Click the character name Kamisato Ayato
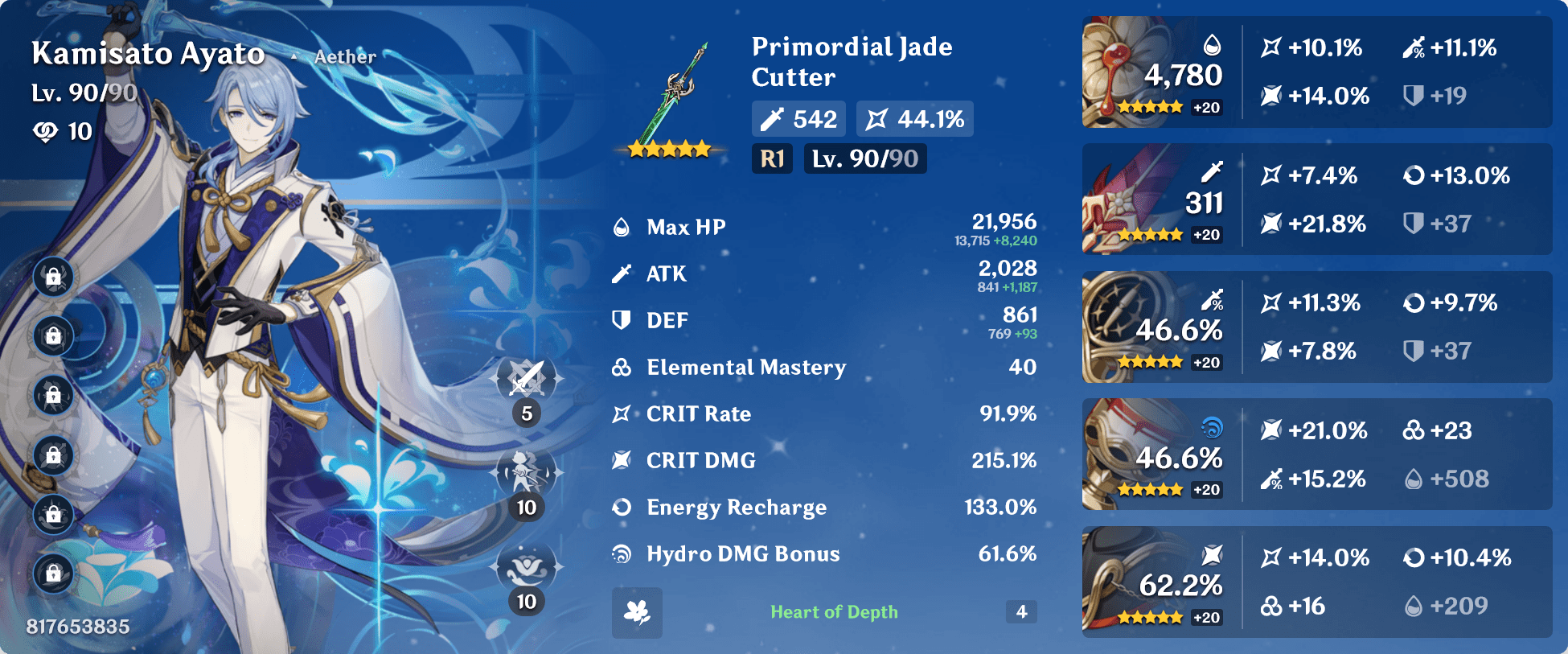This screenshot has width=1568, height=654. point(149,54)
